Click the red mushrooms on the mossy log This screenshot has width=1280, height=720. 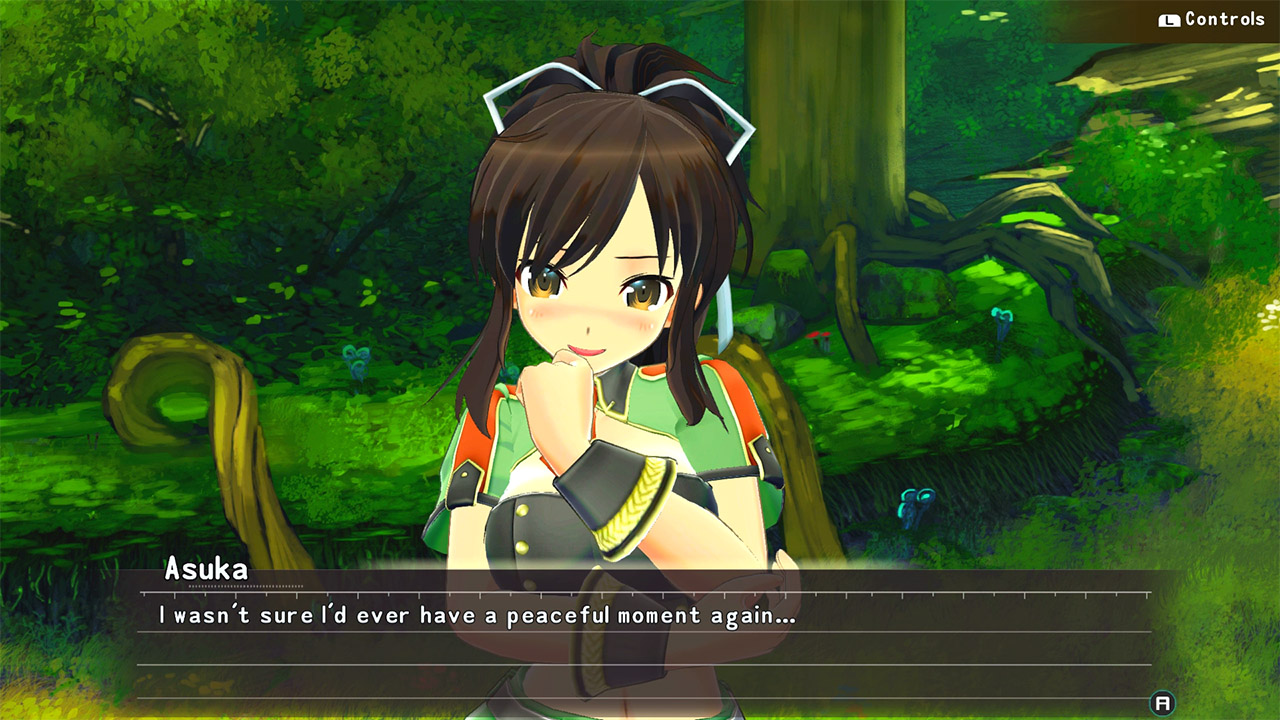pos(817,337)
